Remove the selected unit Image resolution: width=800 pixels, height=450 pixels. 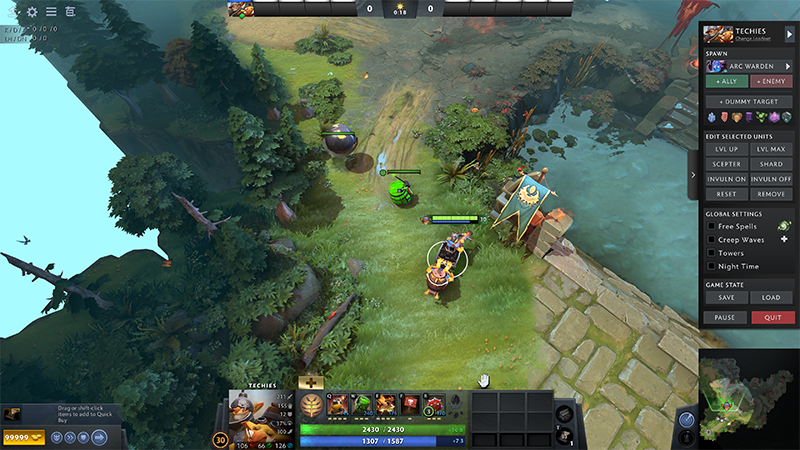772,194
